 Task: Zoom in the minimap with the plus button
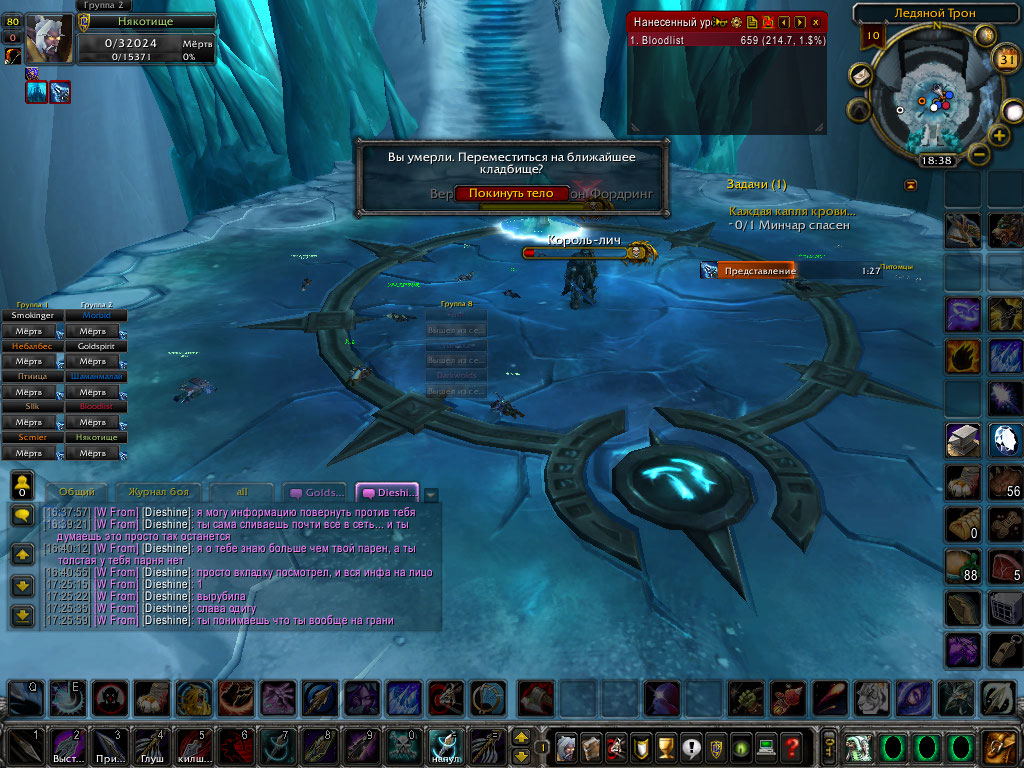999,136
